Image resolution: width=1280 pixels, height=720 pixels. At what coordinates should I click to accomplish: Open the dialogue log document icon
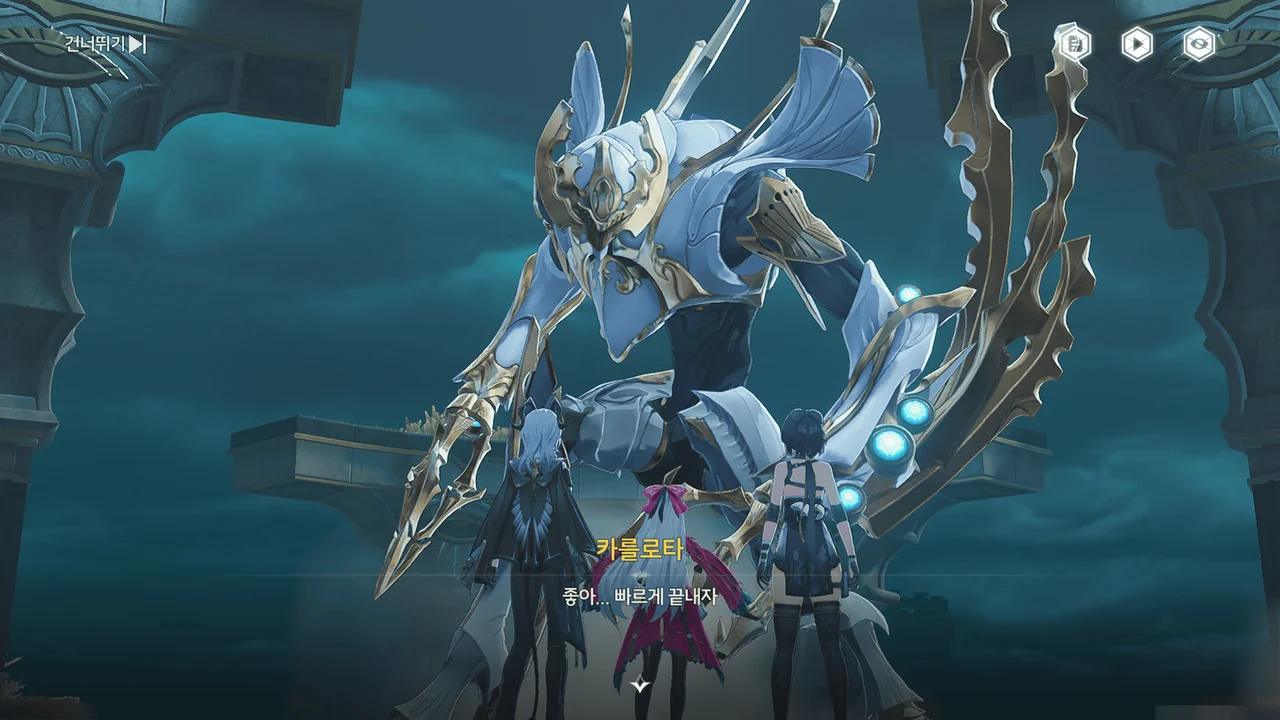tap(1076, 44)
